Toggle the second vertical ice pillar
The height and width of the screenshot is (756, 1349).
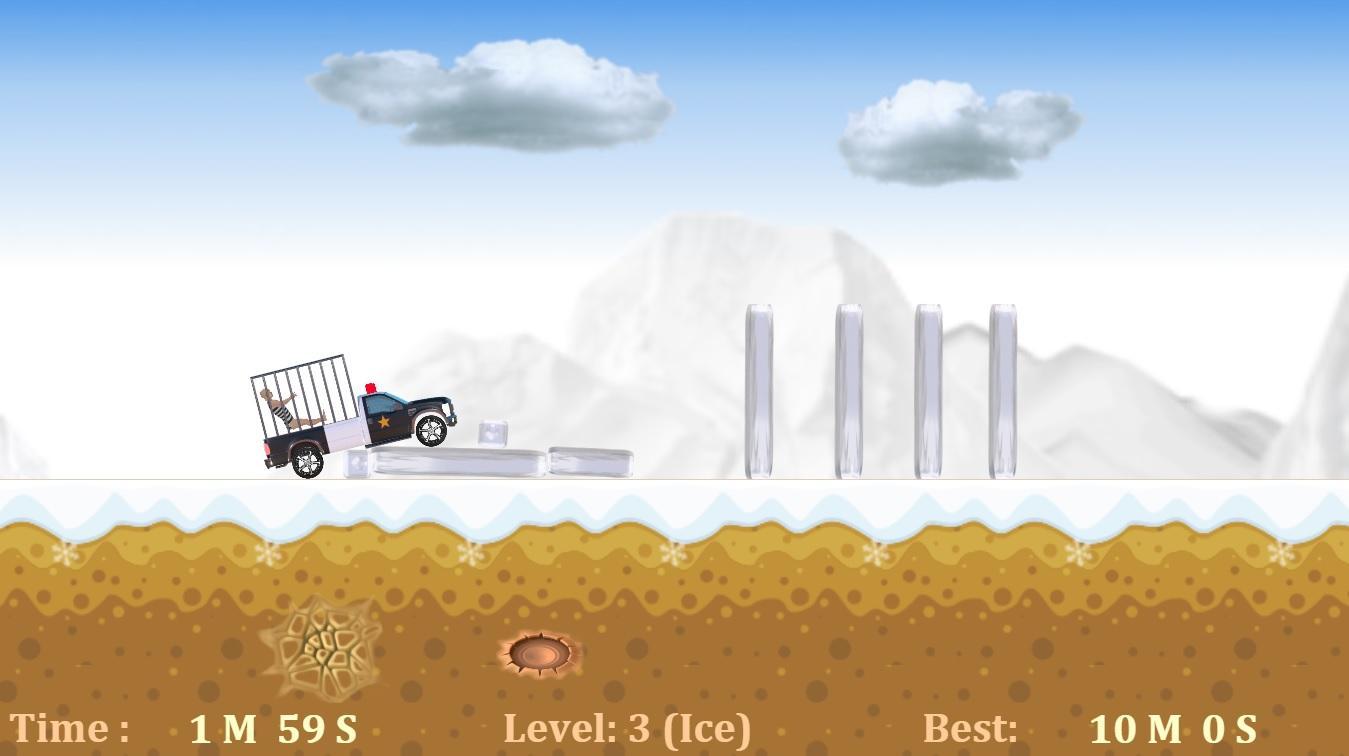tap(851, 390)
